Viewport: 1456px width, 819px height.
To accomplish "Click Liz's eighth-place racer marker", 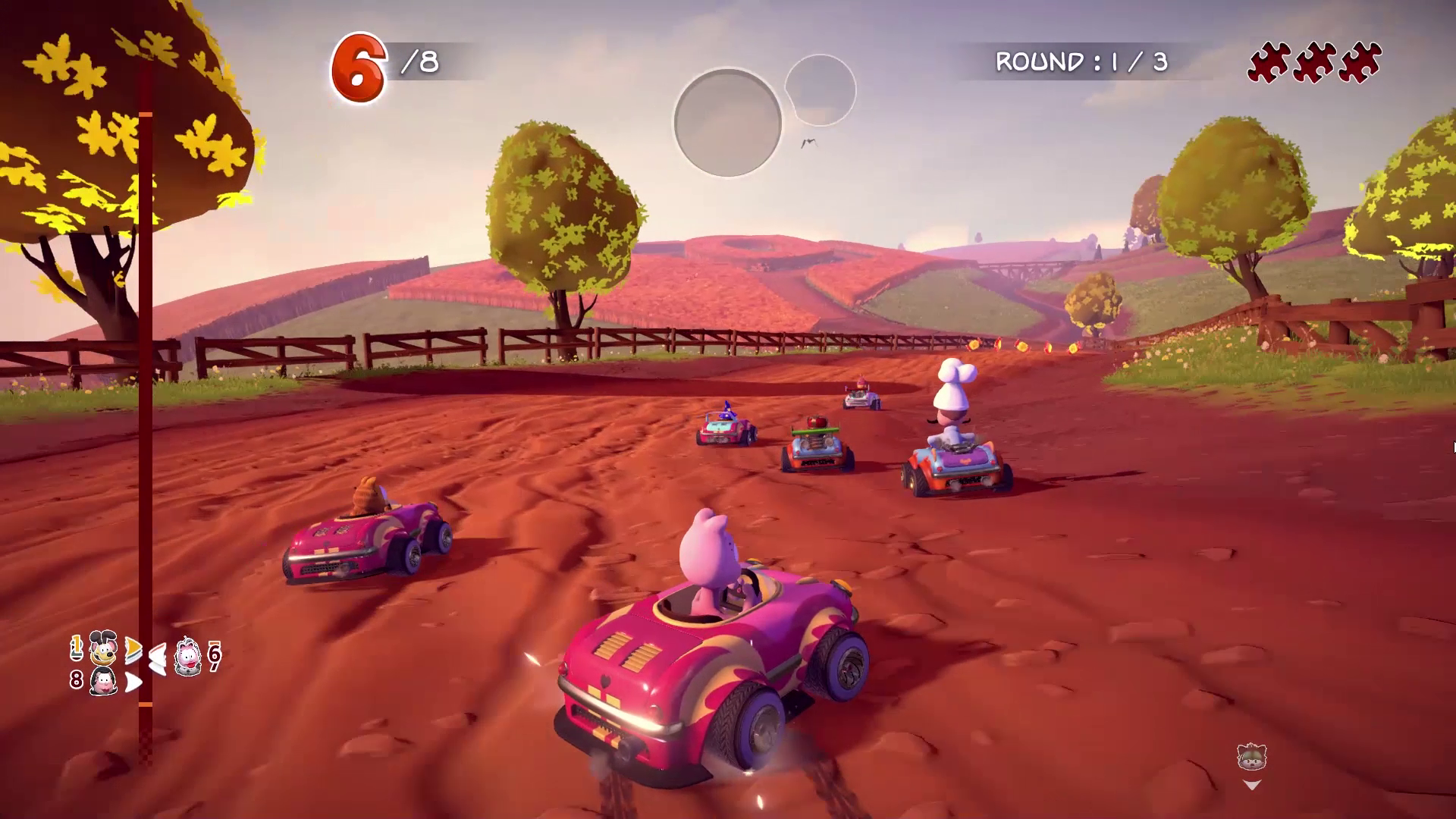I will [103, 681].
